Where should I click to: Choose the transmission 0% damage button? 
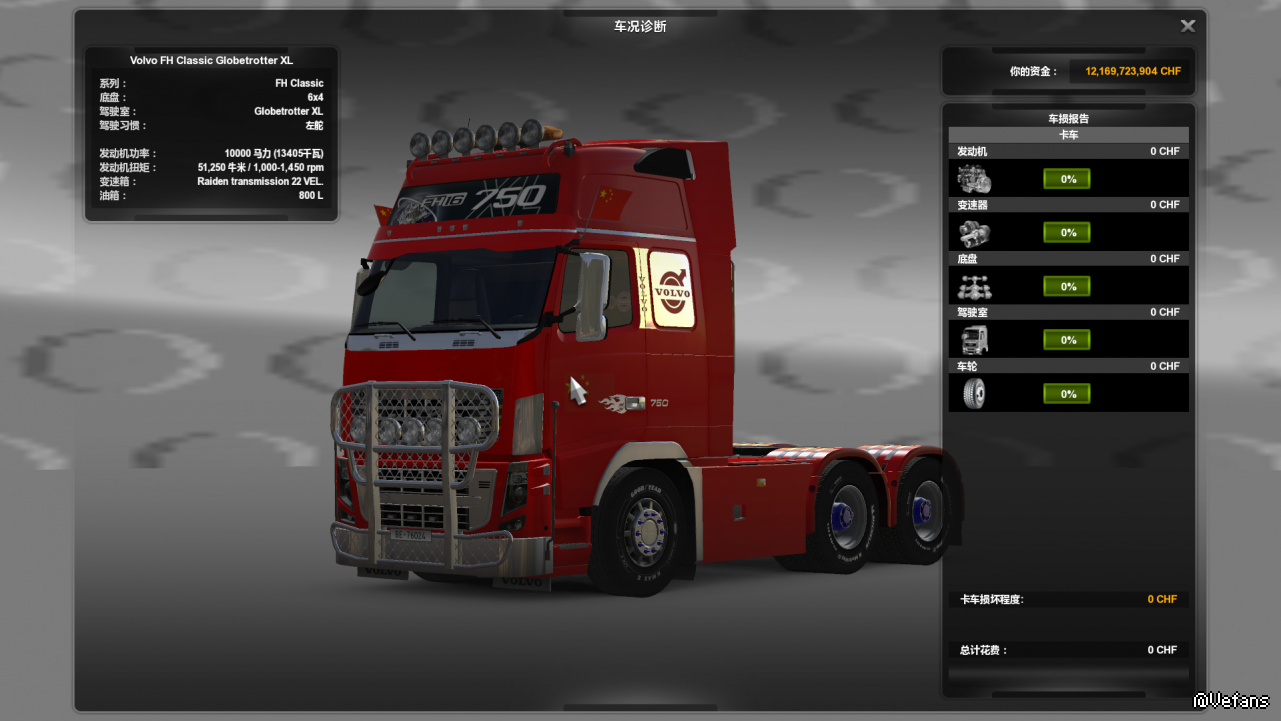[1067, 233]
